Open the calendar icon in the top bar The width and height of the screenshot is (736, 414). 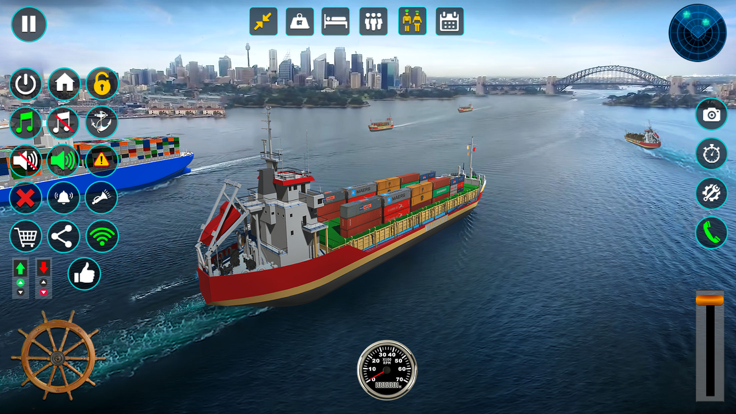point(450,22)
